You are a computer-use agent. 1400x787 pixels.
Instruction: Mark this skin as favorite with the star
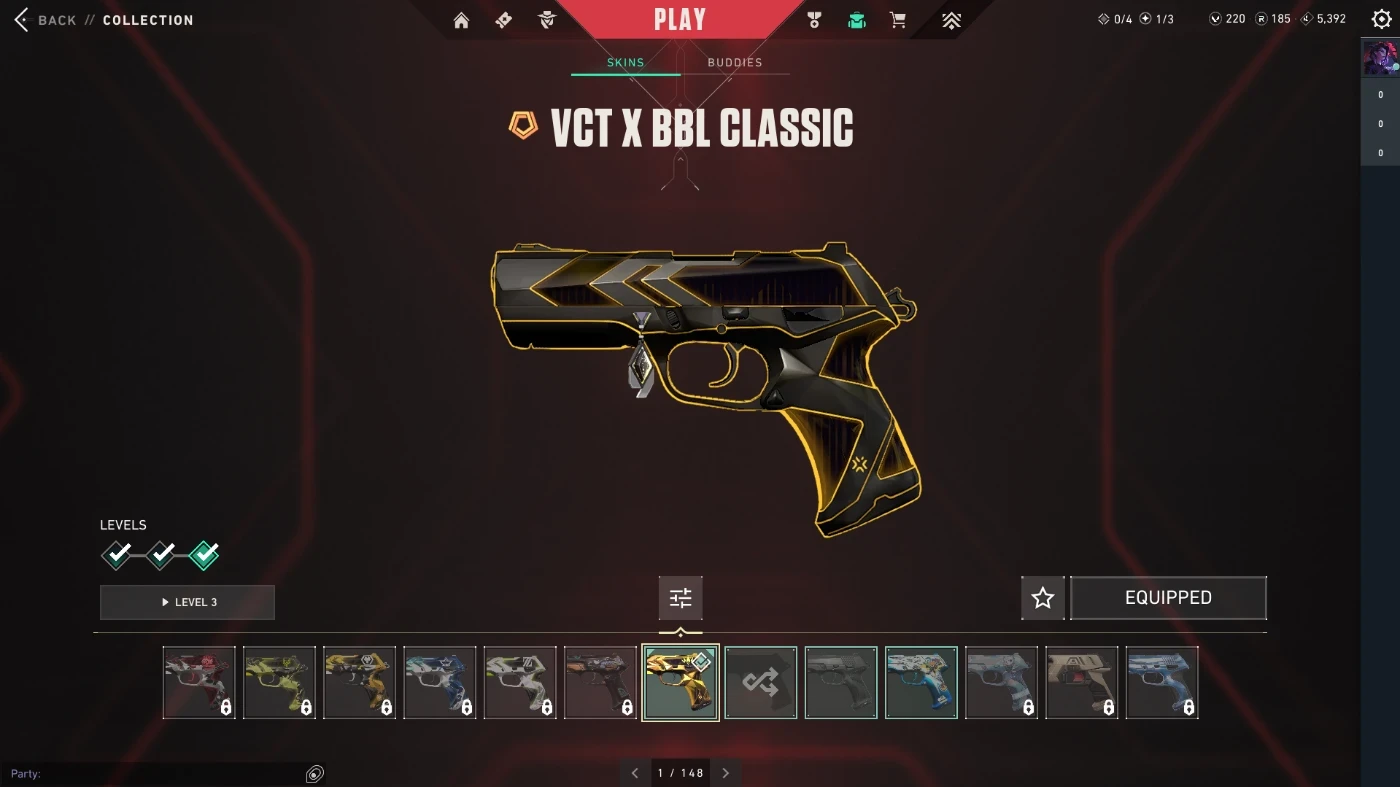pyautogui.click(x=1043, y=598)
